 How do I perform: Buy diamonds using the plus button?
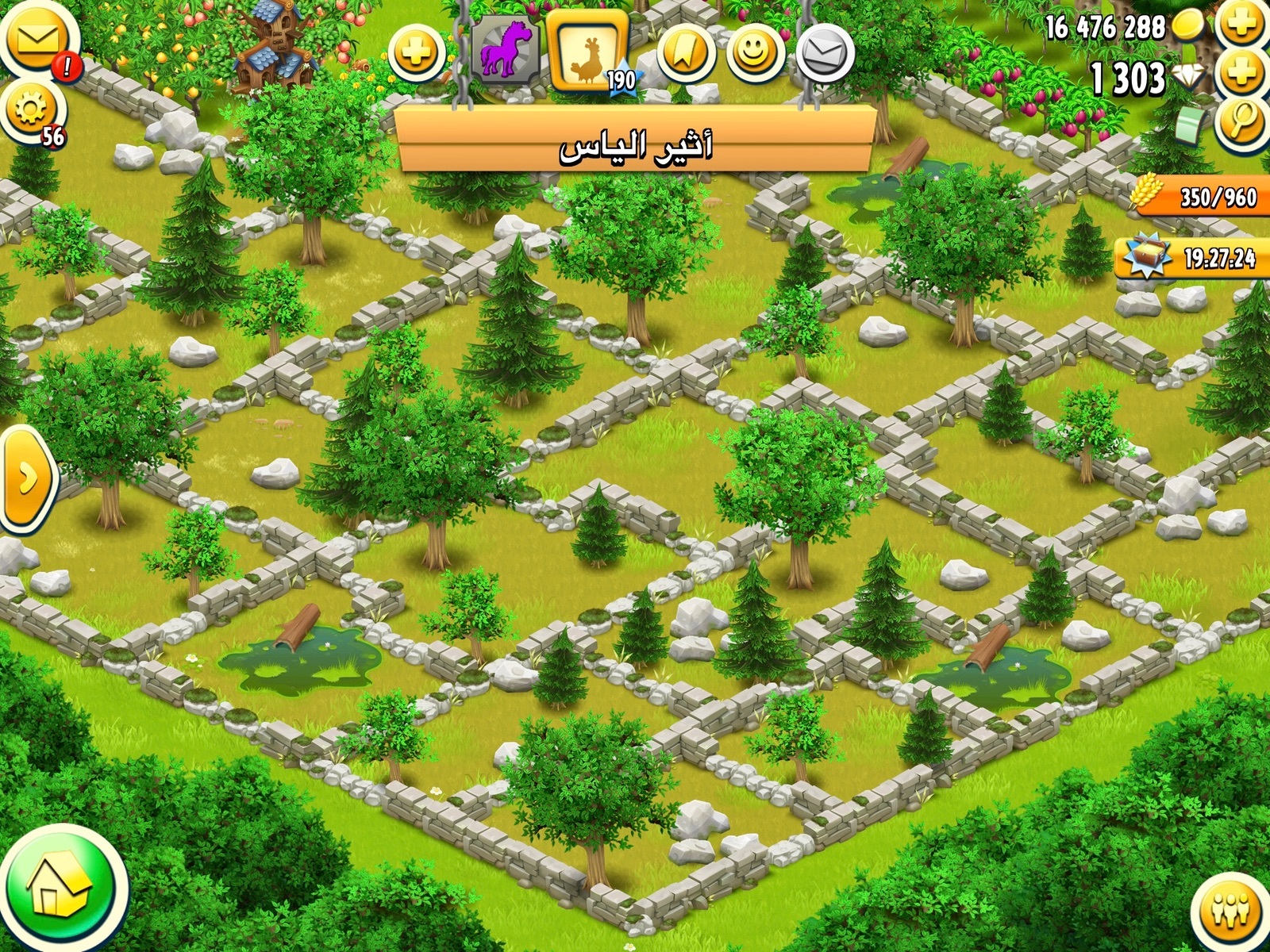click(x=1241, y=75)
